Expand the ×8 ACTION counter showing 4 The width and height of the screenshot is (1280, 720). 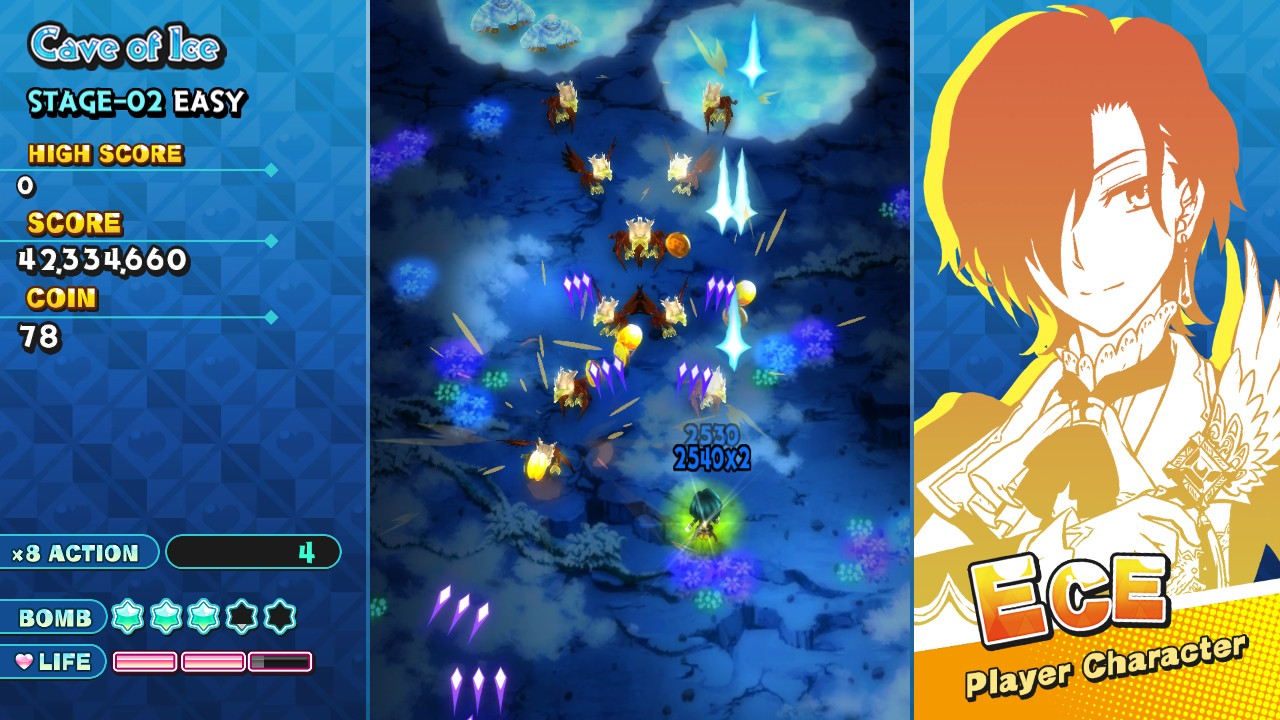[253, 552]
